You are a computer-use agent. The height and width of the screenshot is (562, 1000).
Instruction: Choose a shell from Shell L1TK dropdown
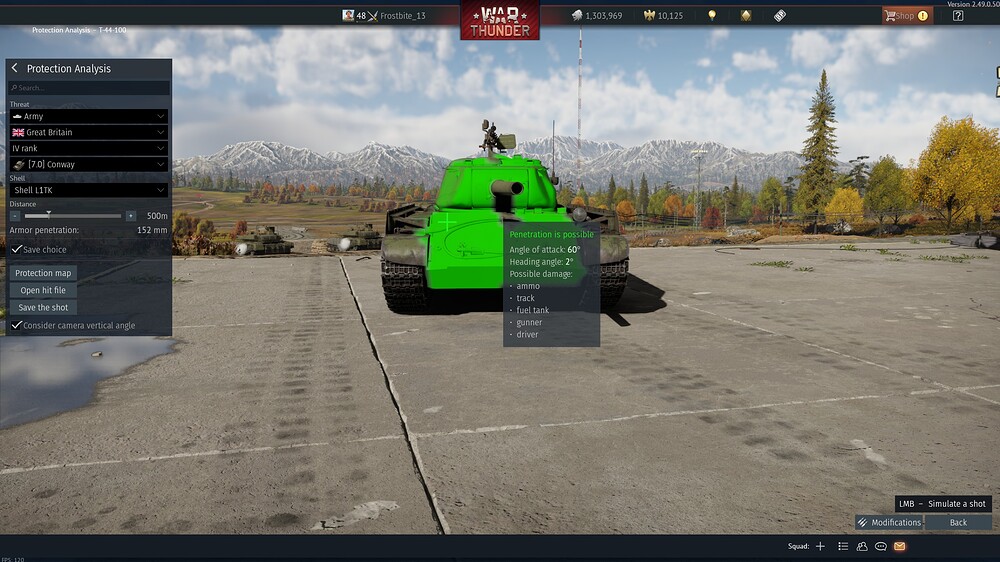[88, 190]
